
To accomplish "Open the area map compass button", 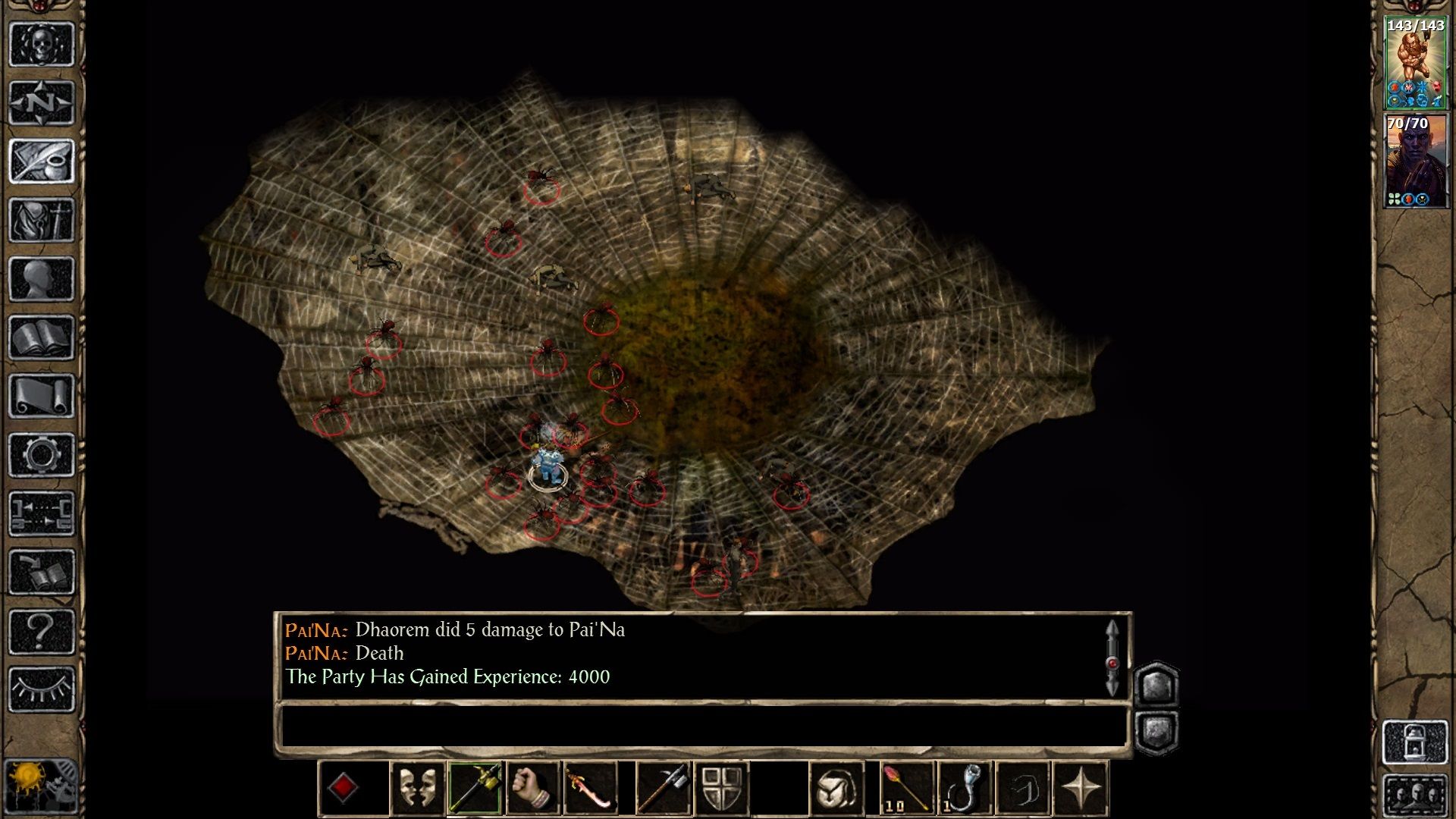I will point(41,102).
